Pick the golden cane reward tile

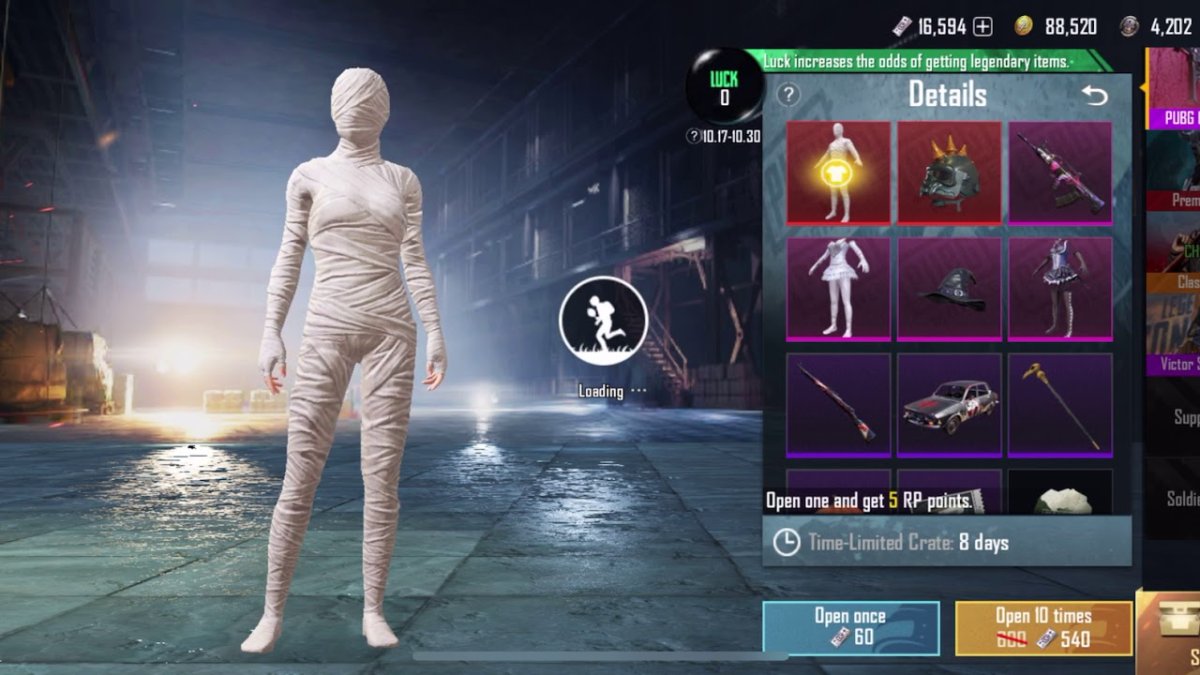coord(1060,404)
